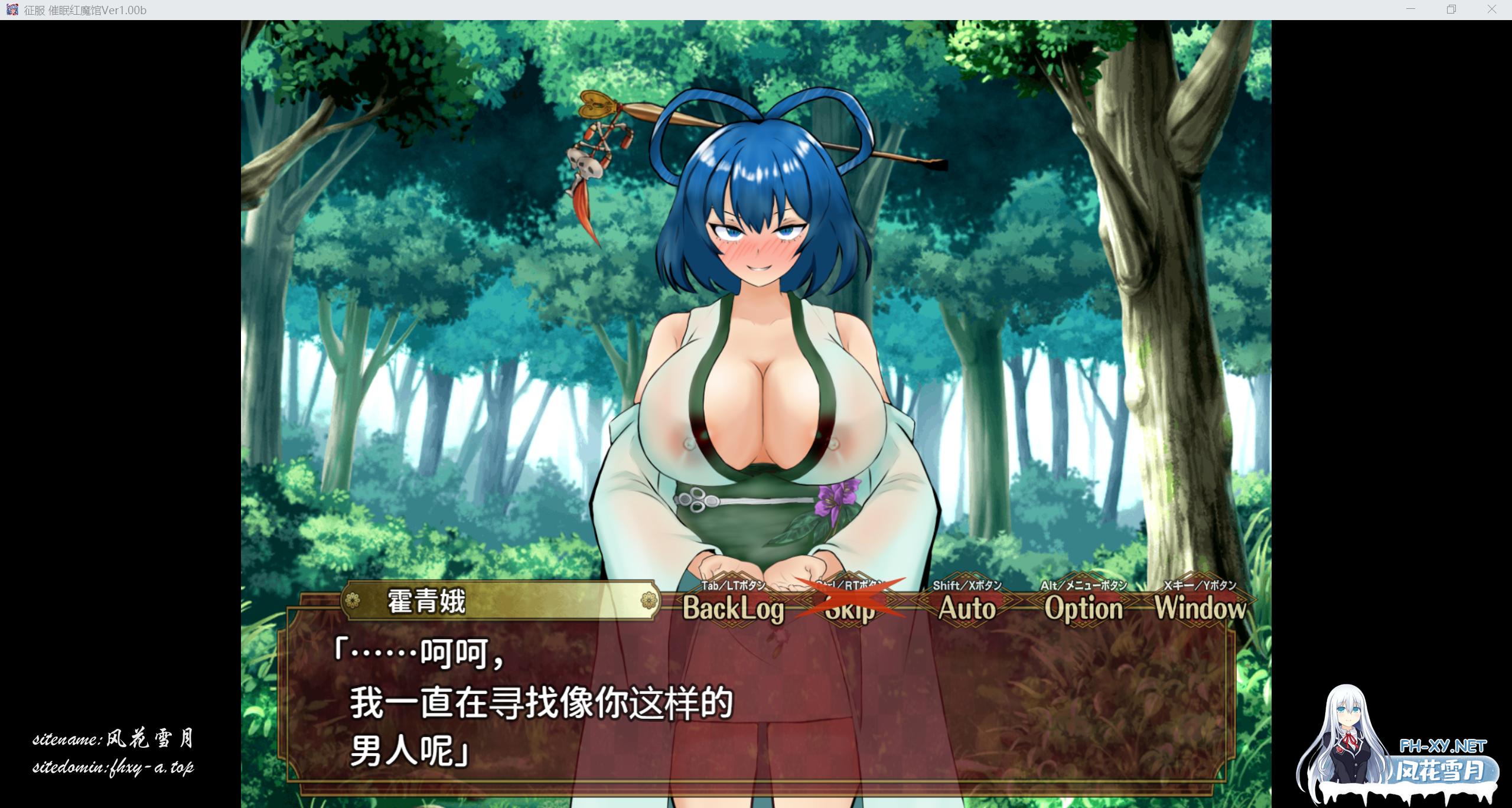
Task: Open the BackLog dialogue history
Action: (732, 609)
